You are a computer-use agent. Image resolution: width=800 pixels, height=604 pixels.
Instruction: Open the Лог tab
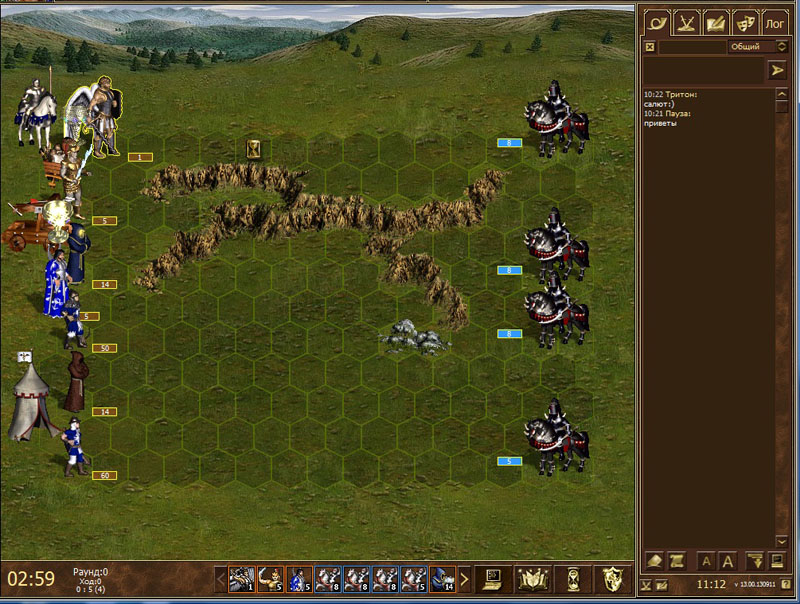click(775, 21)
